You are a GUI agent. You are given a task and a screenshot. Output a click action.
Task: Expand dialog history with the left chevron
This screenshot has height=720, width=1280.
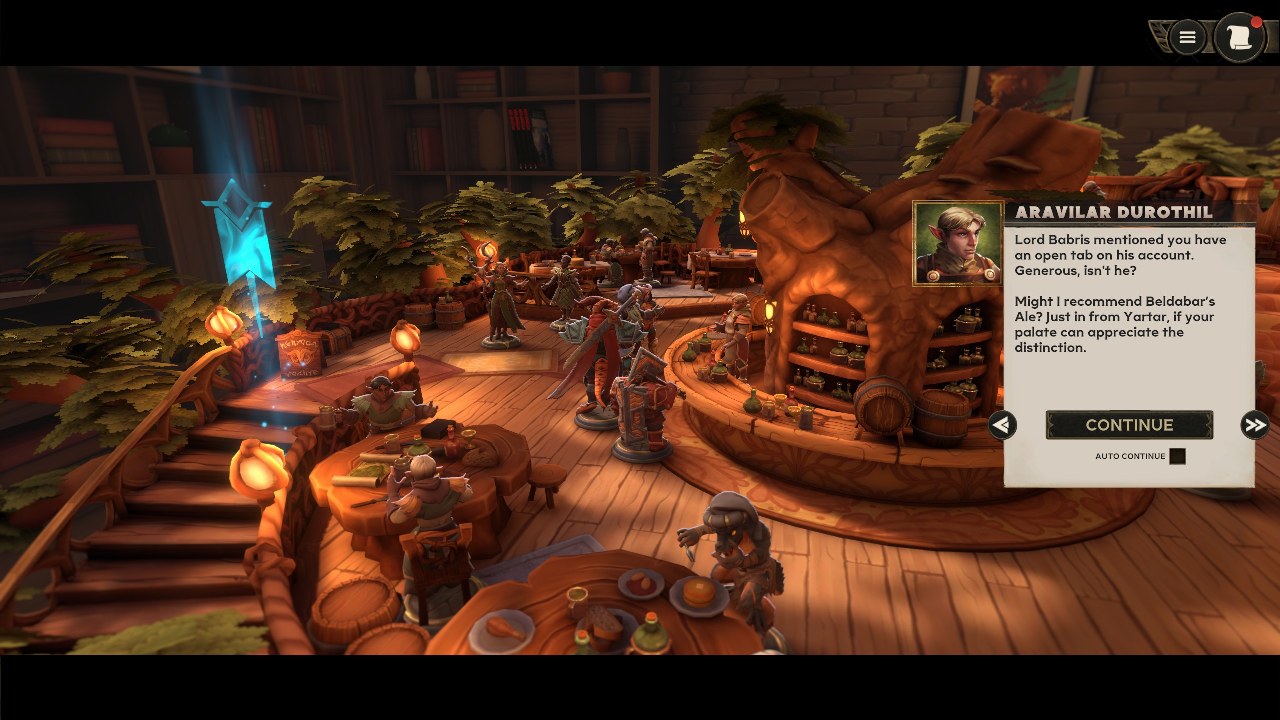click(x=1001, y=426)
